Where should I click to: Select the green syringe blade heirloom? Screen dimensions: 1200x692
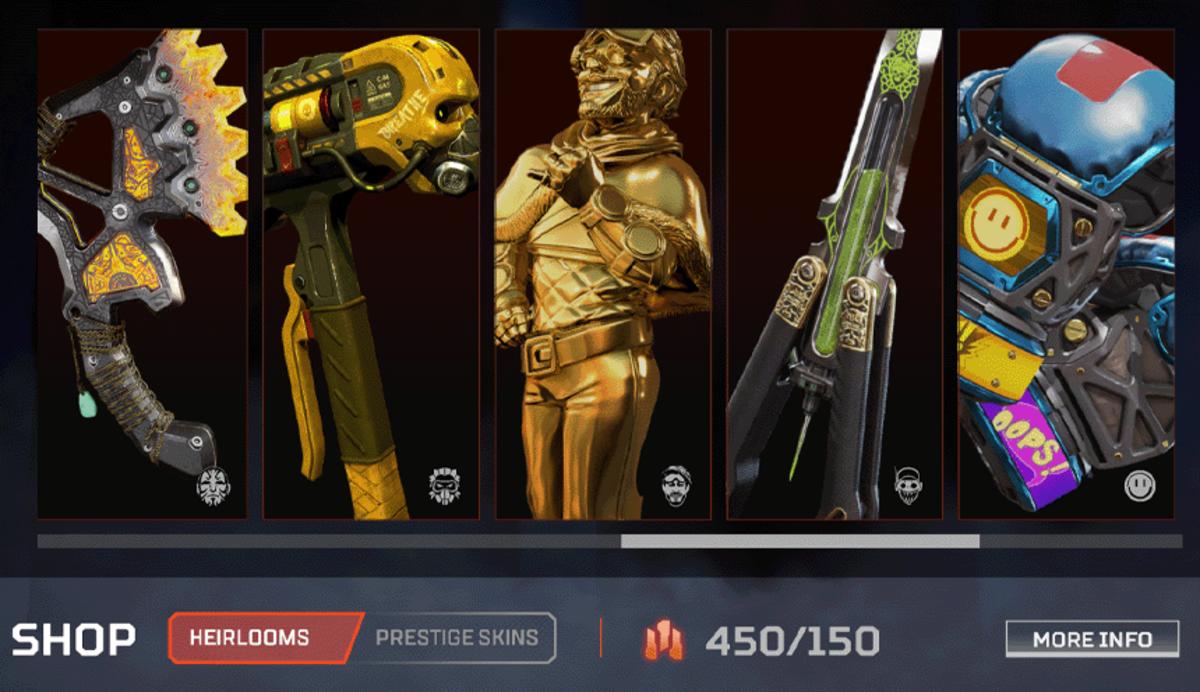(835, 274)
